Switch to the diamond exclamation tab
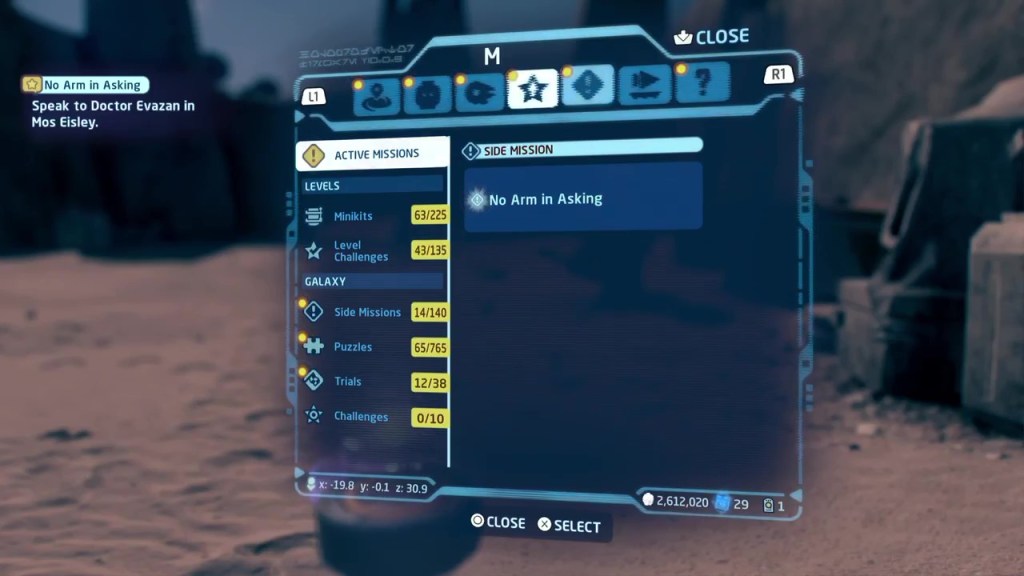Screen dimensions: 1024x576 click(x=587, y=87)
